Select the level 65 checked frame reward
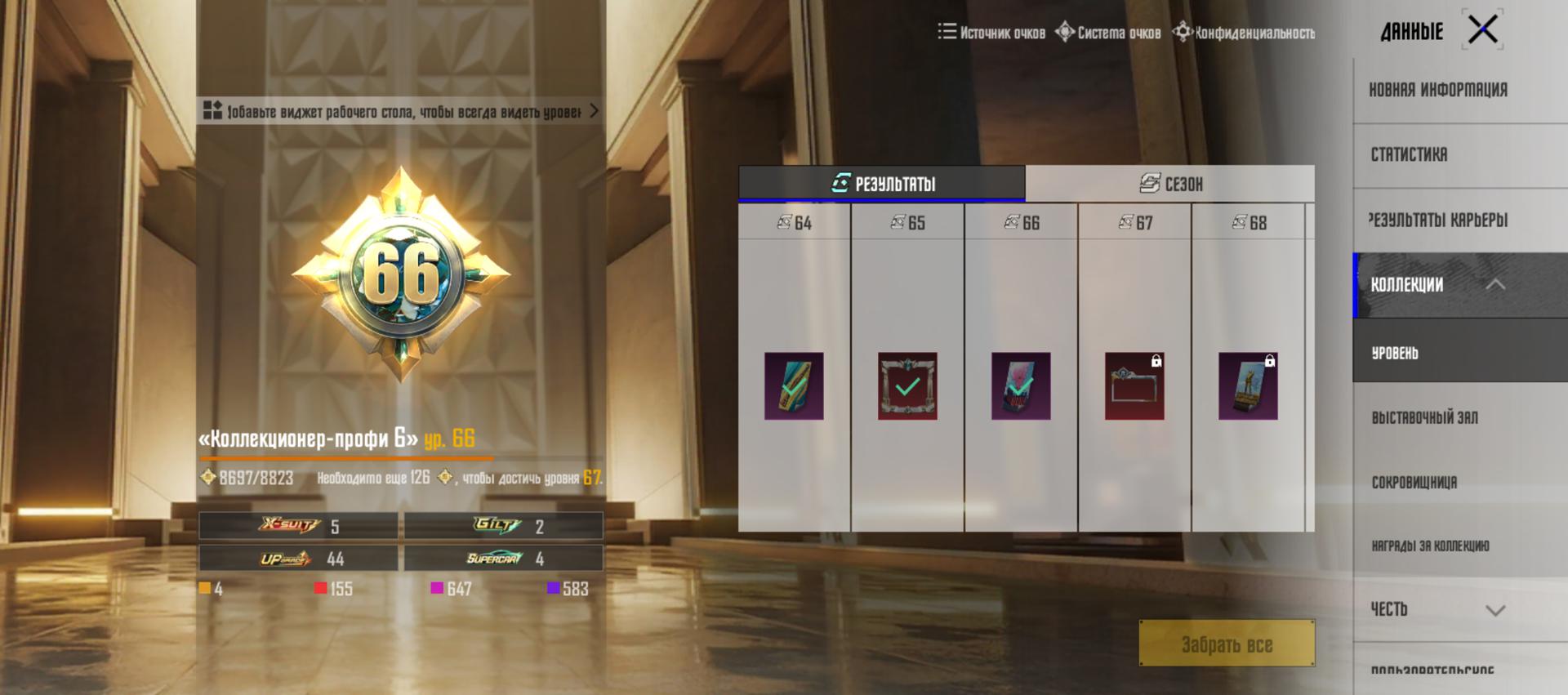The width and height of the screenshot is (1568, 695). (x=907, y=386)
